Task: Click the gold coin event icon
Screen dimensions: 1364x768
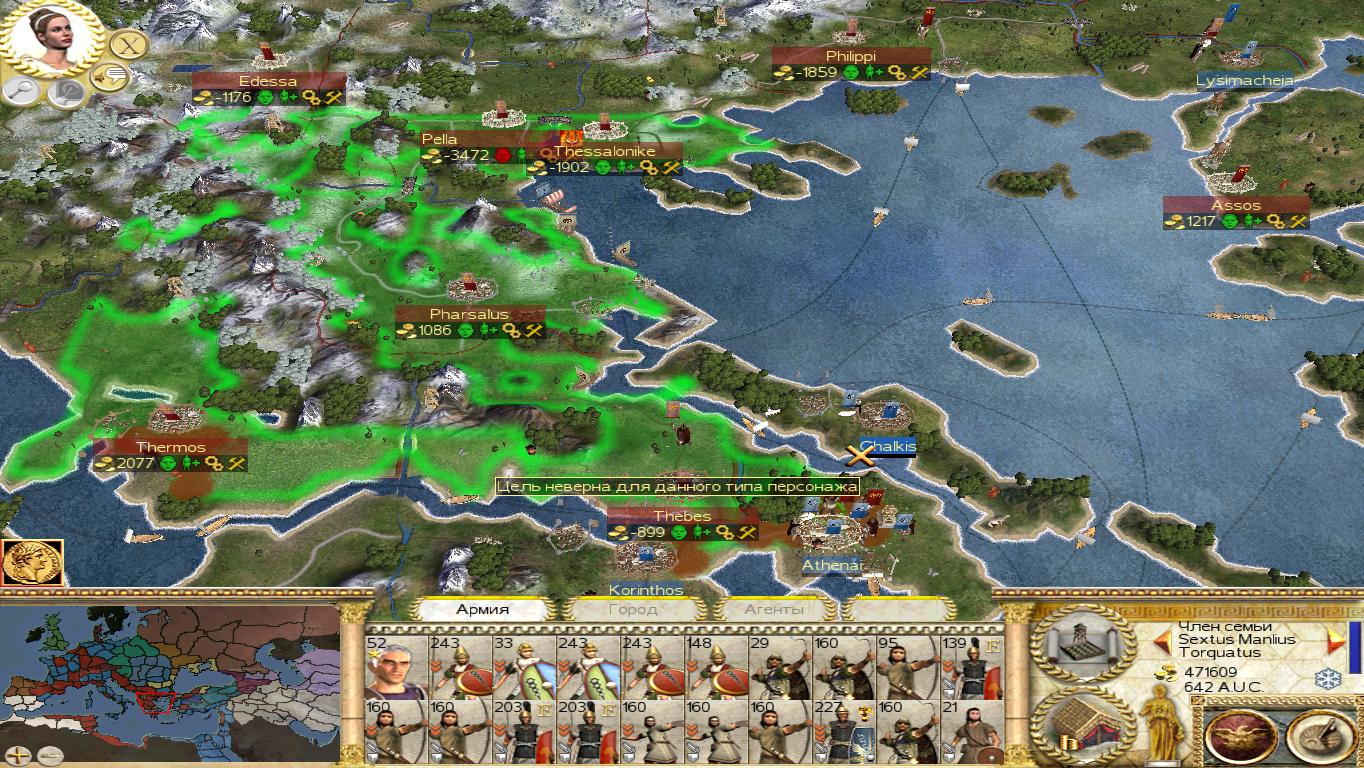Action: coord(32,563)
